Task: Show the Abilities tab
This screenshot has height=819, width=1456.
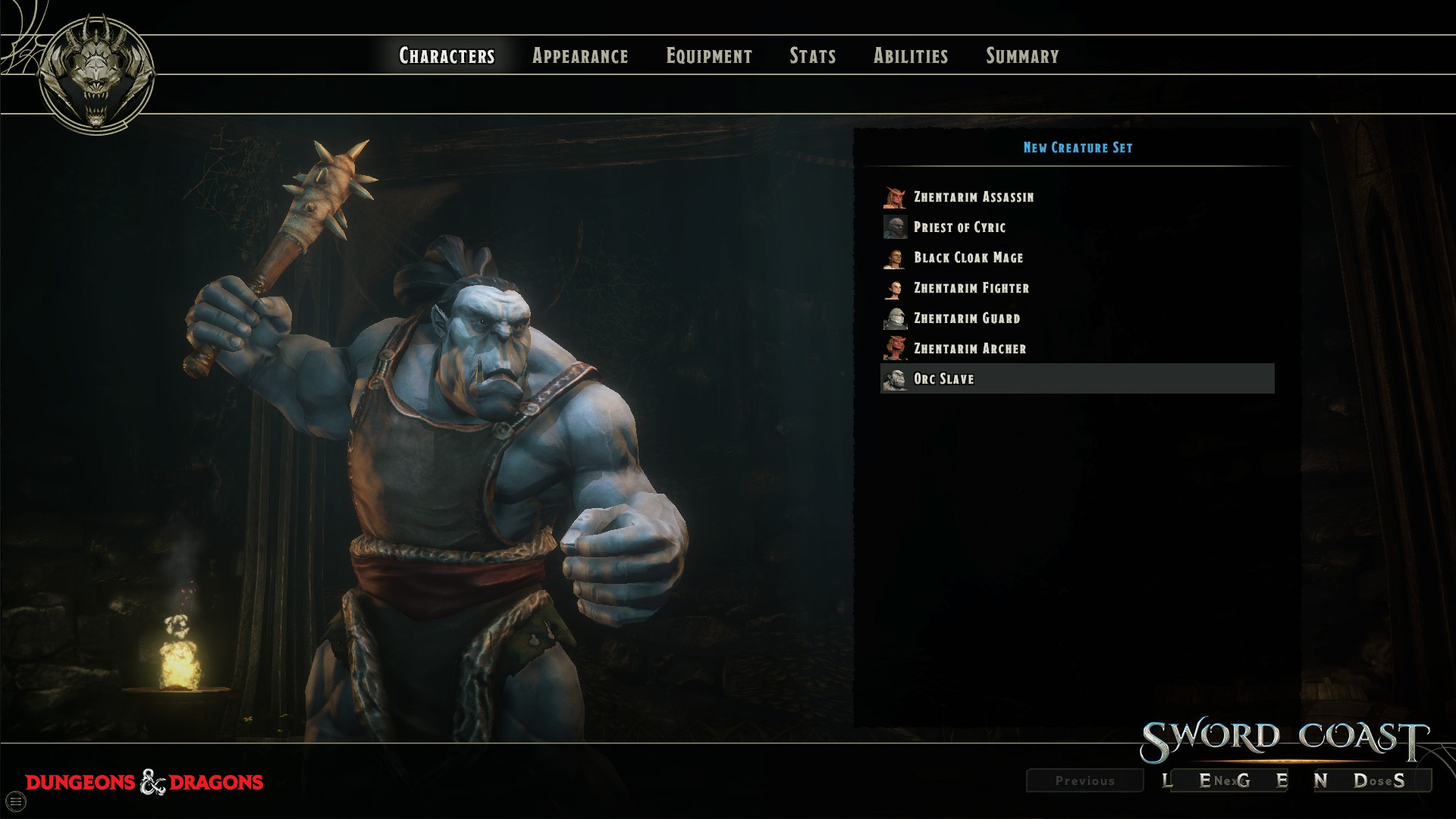Action: click(x=911, y=56)
